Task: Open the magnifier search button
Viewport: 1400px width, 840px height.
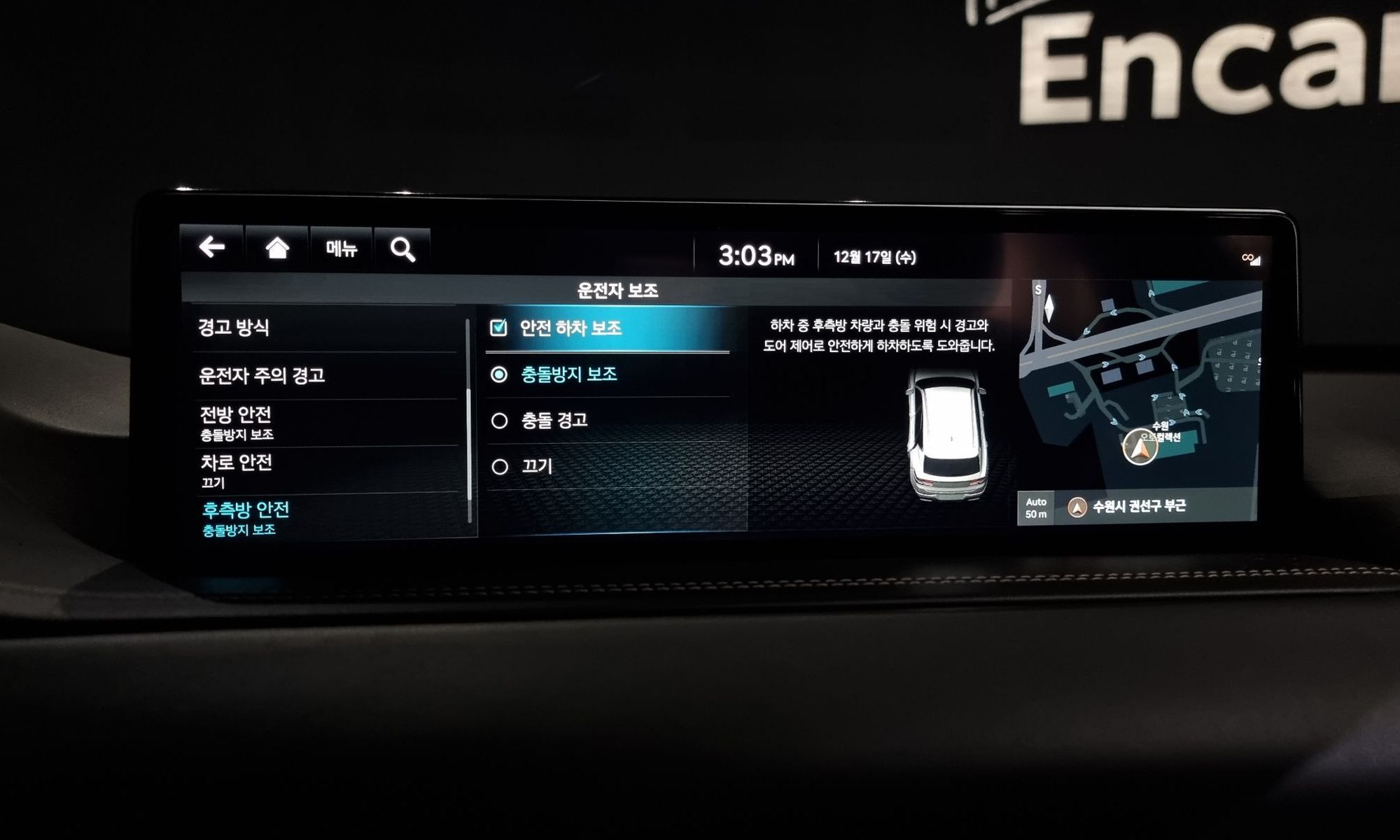Action: tap(402, 249)
